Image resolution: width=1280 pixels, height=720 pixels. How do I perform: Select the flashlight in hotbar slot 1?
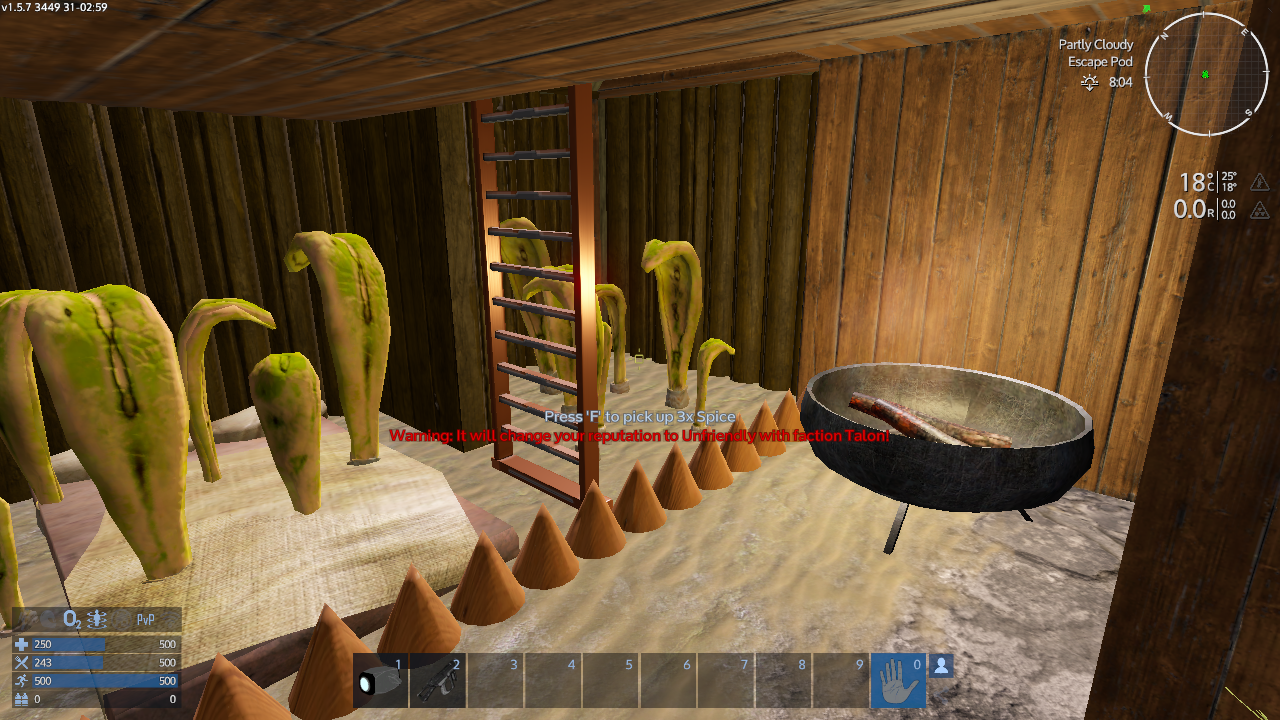(380, 680)
